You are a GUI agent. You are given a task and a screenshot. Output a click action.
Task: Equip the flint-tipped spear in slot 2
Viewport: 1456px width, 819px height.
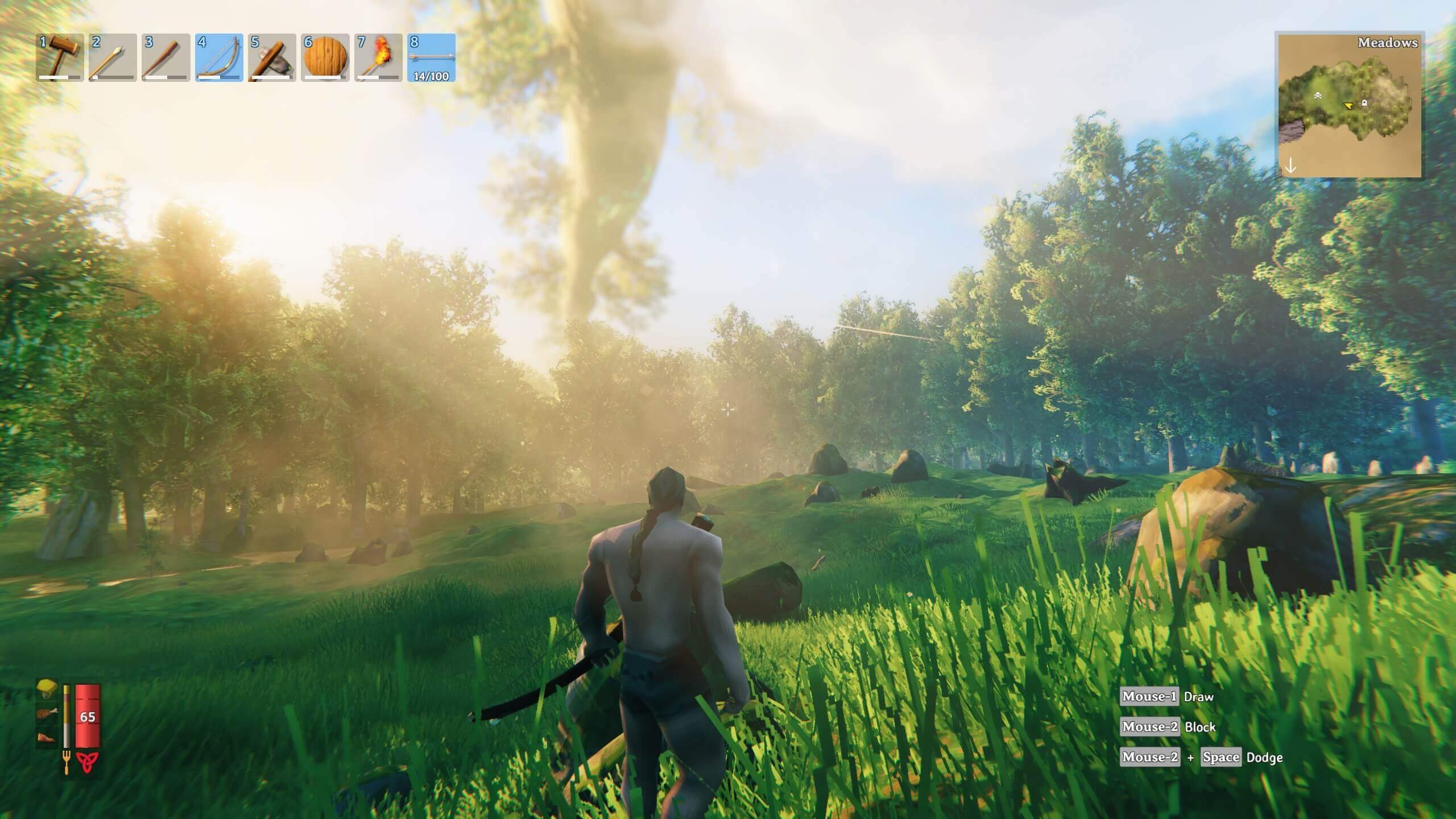tap(113, 57)
